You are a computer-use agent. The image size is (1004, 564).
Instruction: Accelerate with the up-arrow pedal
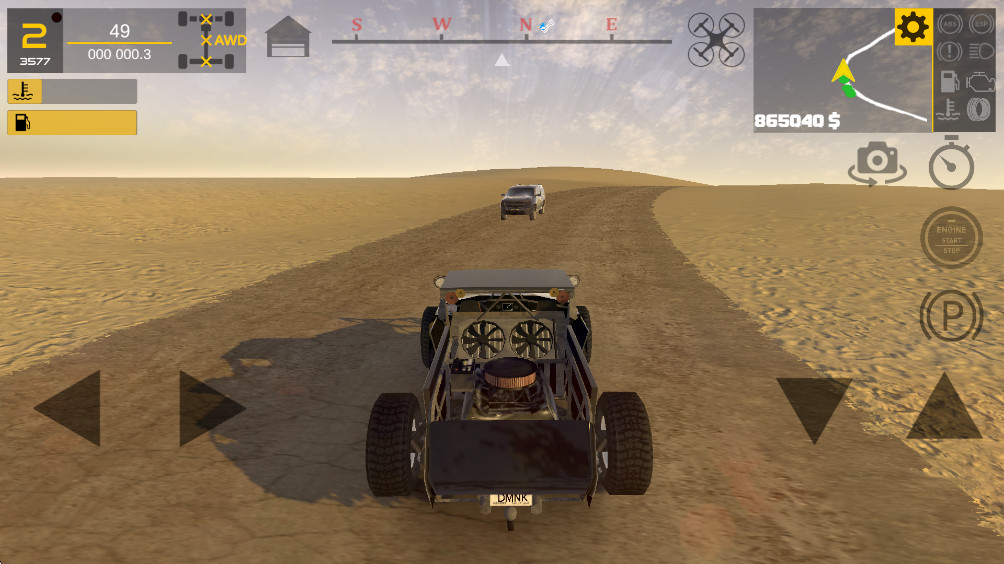(x=943, y=408)
